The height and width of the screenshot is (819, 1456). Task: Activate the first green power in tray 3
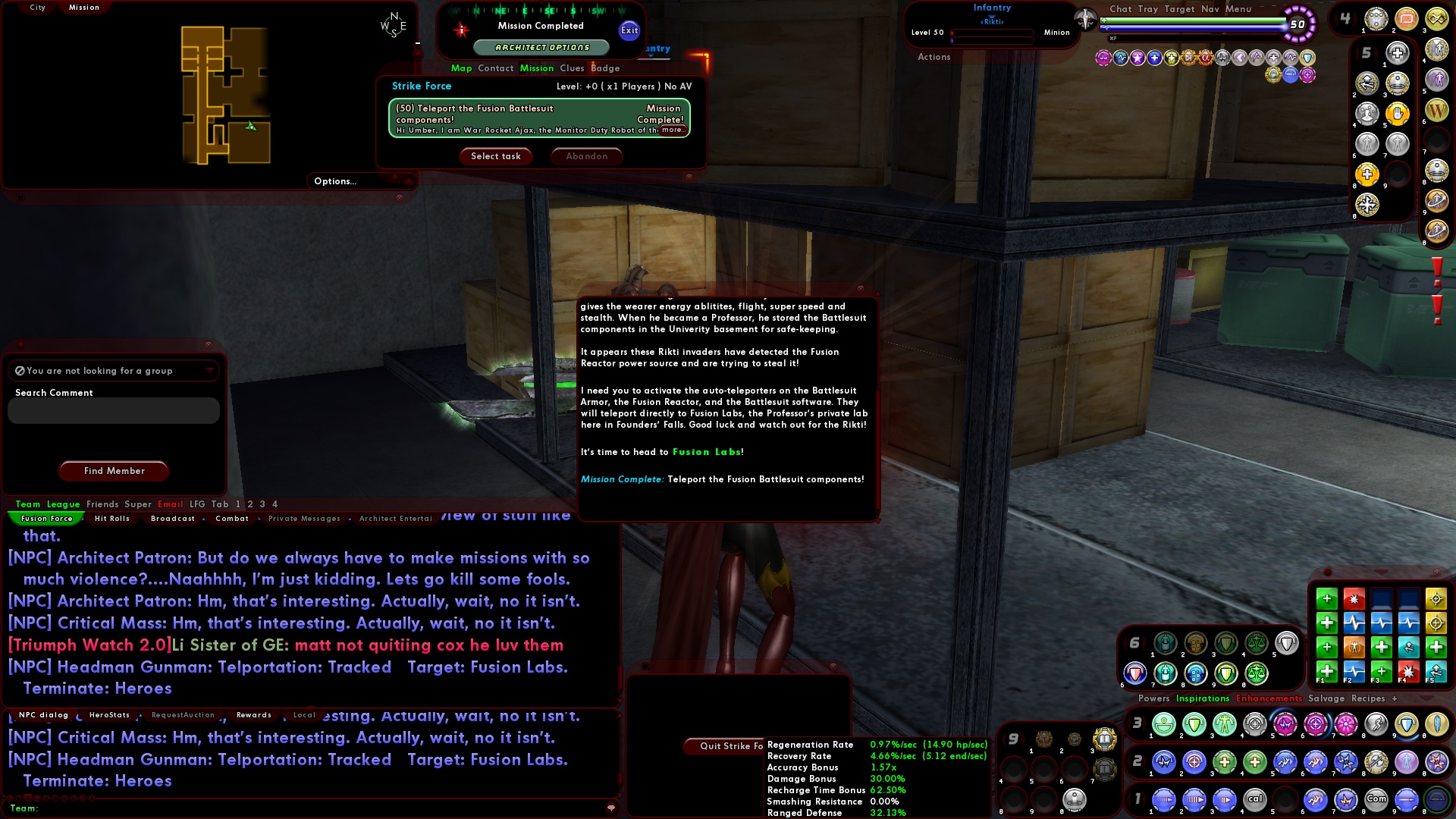[x=1163, y=723]
